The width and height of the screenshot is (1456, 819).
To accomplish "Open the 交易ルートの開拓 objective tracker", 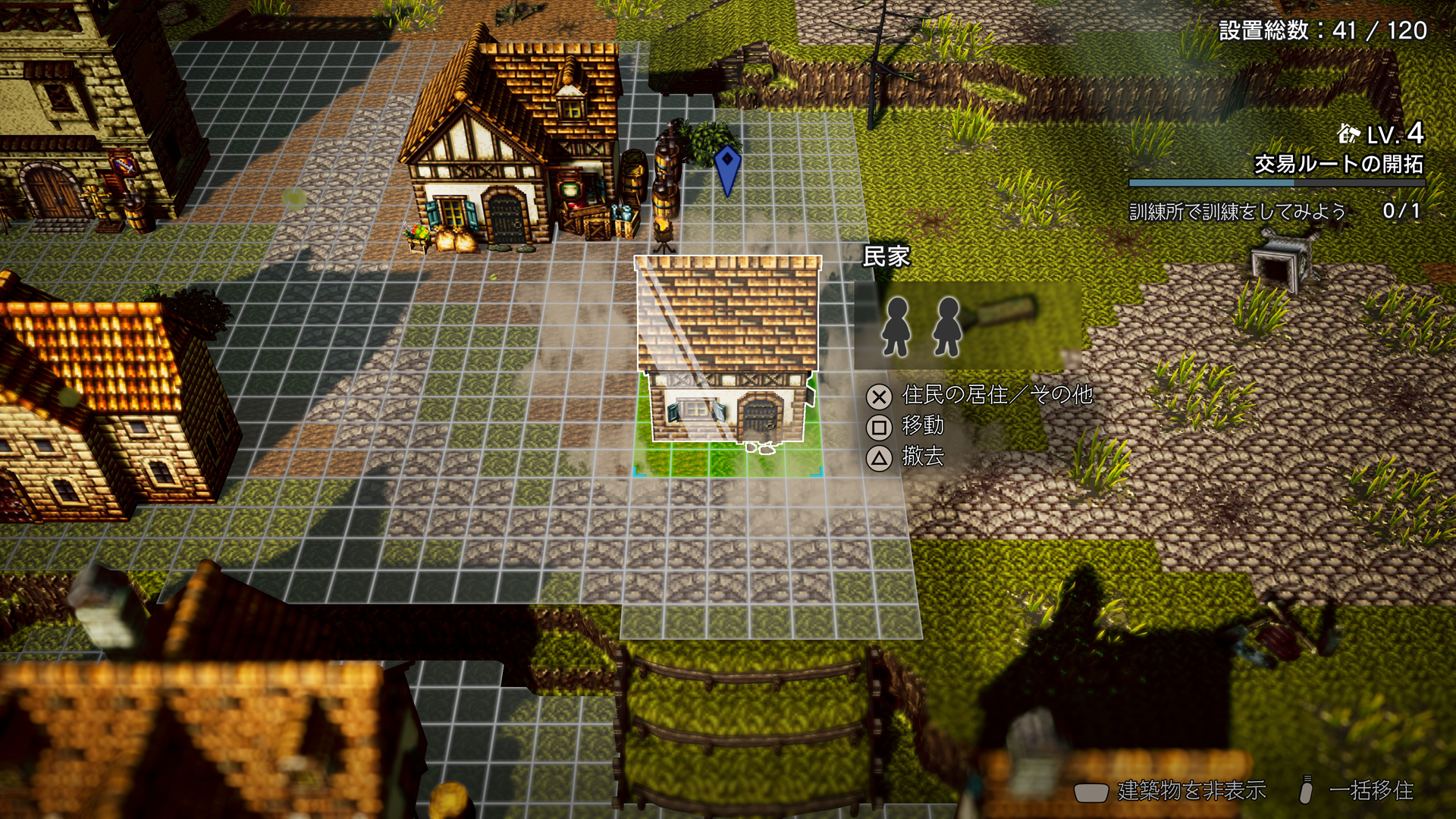I will [1338, 164].
